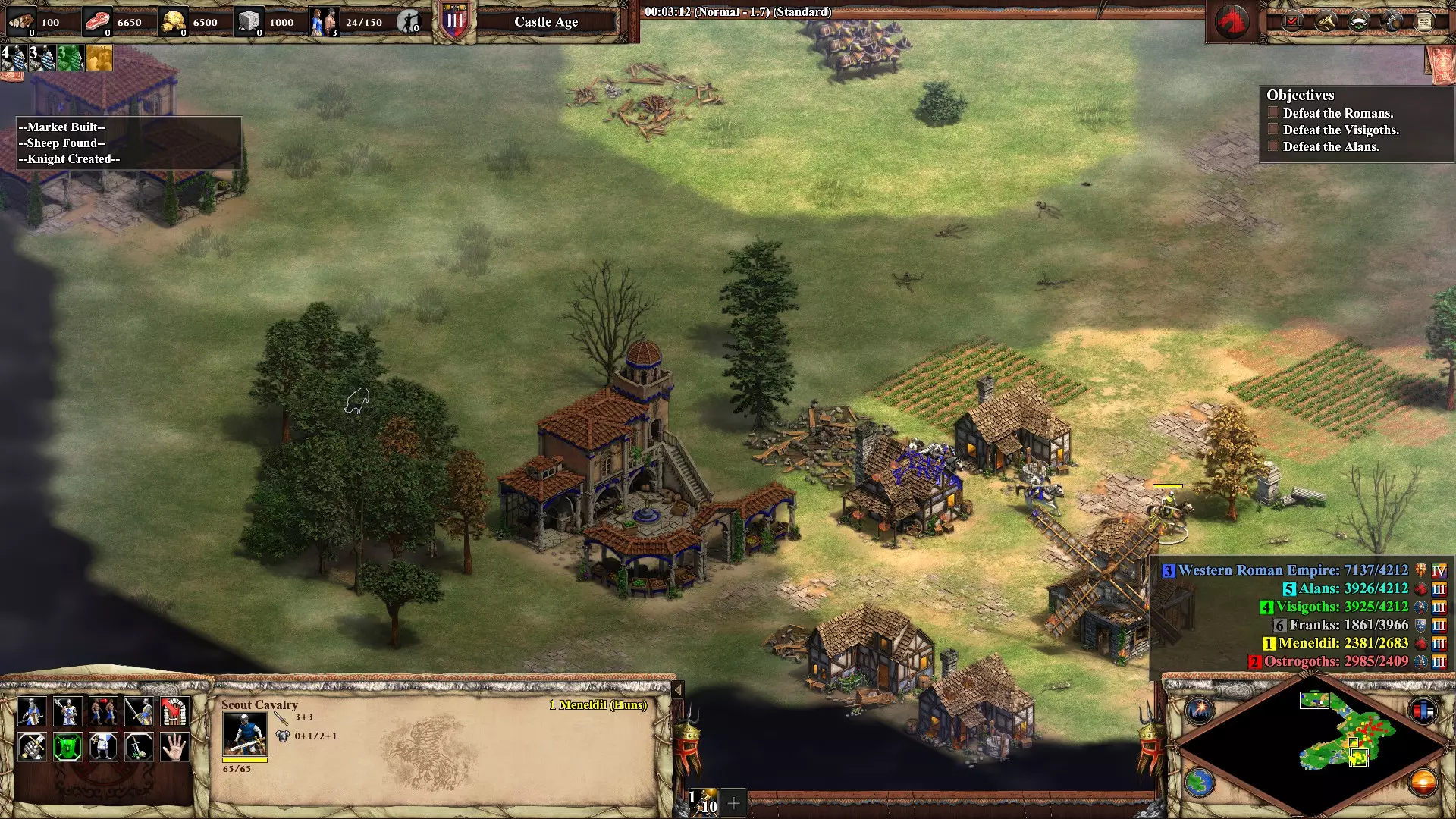Click the gate garrison icon with red arrow
The height and width of the screenshot is (819, 1456).
coord(174,711)
